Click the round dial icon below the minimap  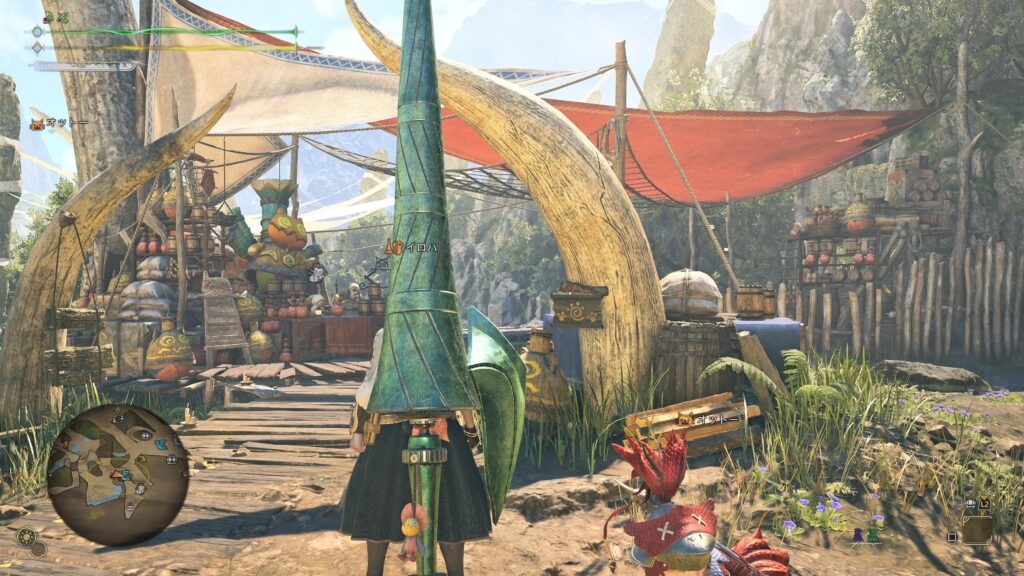coord(28,538)
